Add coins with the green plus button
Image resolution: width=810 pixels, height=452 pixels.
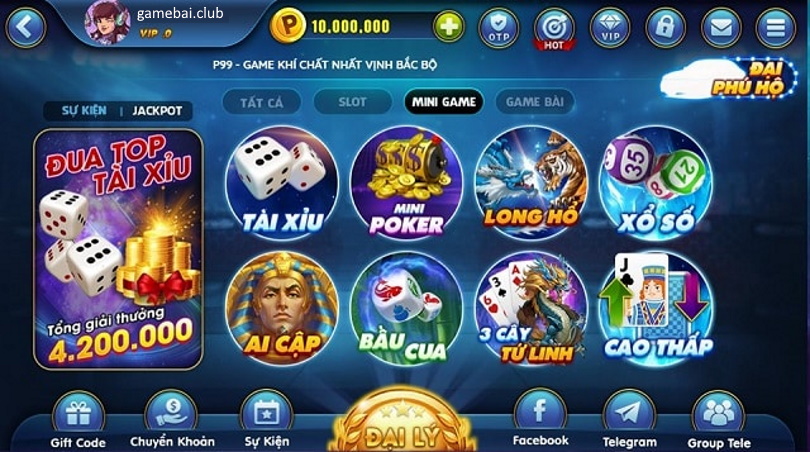(x=449, y=25)
